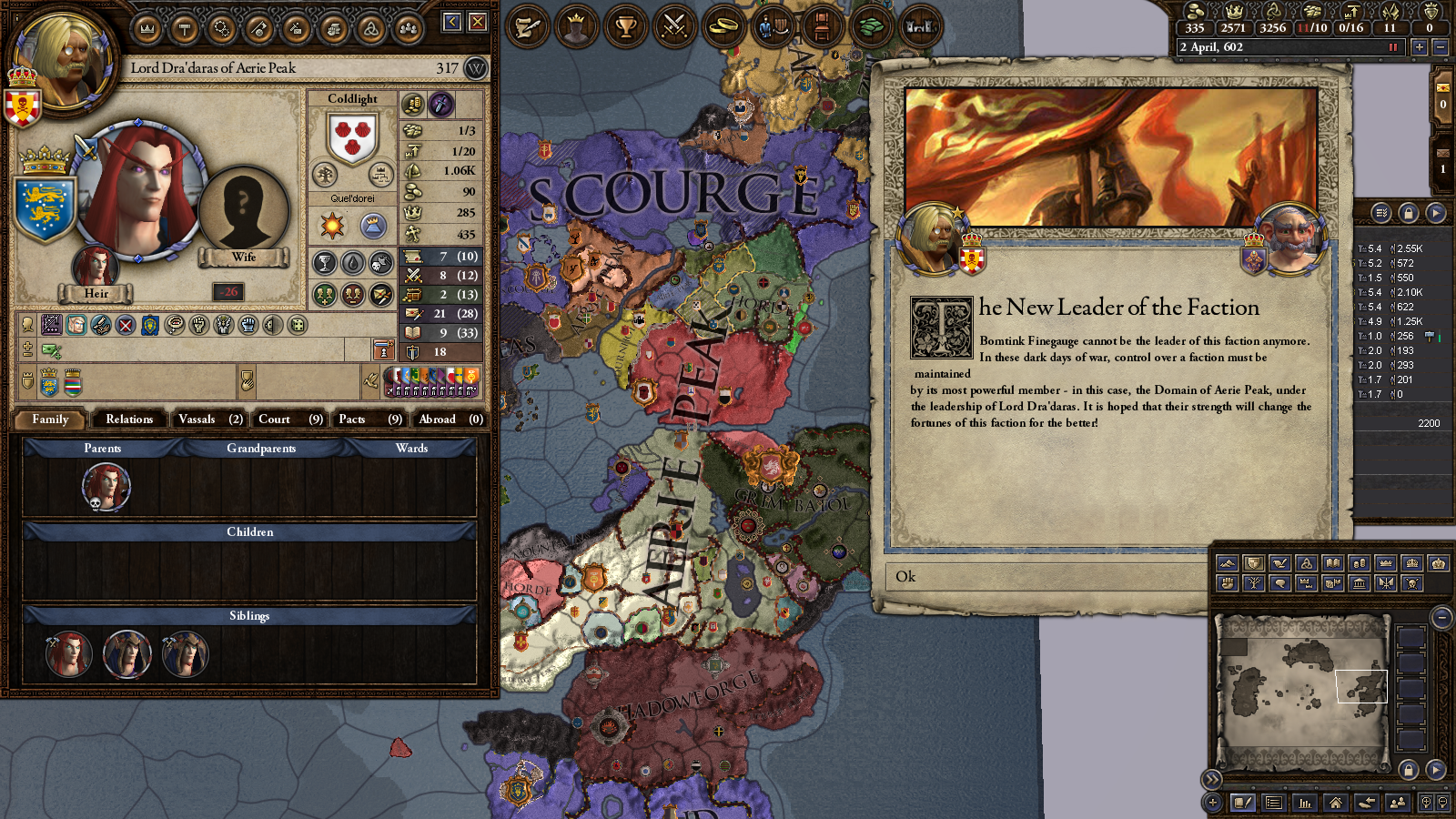This screenshot has width=1456, height=819.
Task: Toggle the padlock camera lock under the minimap
Action: 1408,771
